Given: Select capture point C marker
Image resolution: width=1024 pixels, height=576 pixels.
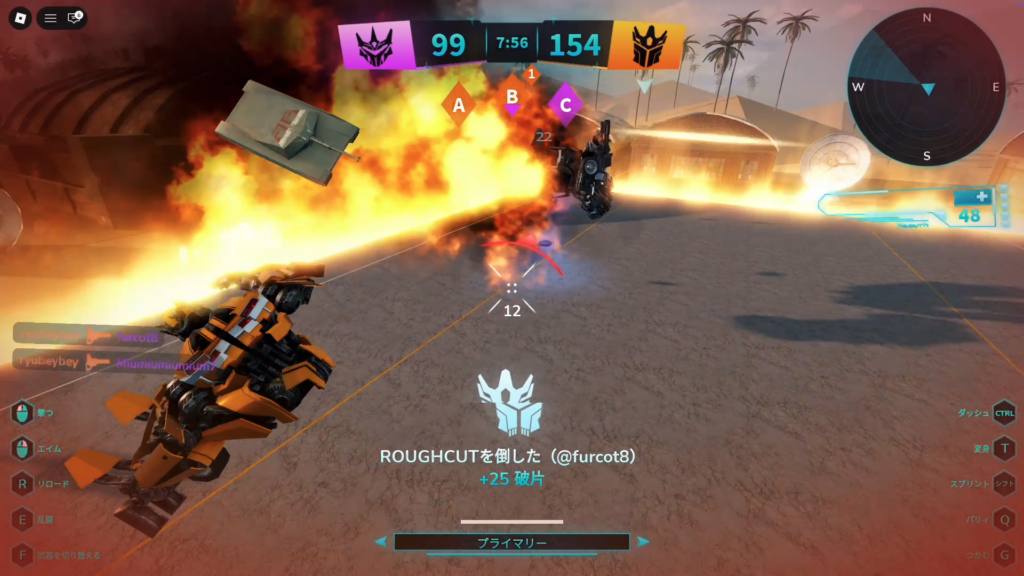Looking at the screenshot, I should [566, 103].
